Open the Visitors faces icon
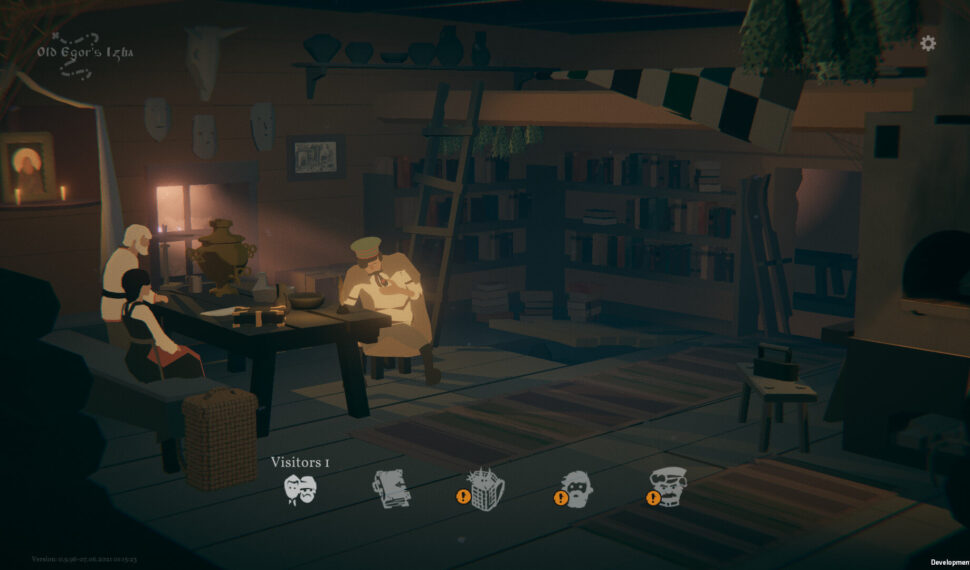Image resolution: width=970 pixels, height=570 pixels. tap(299, 489)
